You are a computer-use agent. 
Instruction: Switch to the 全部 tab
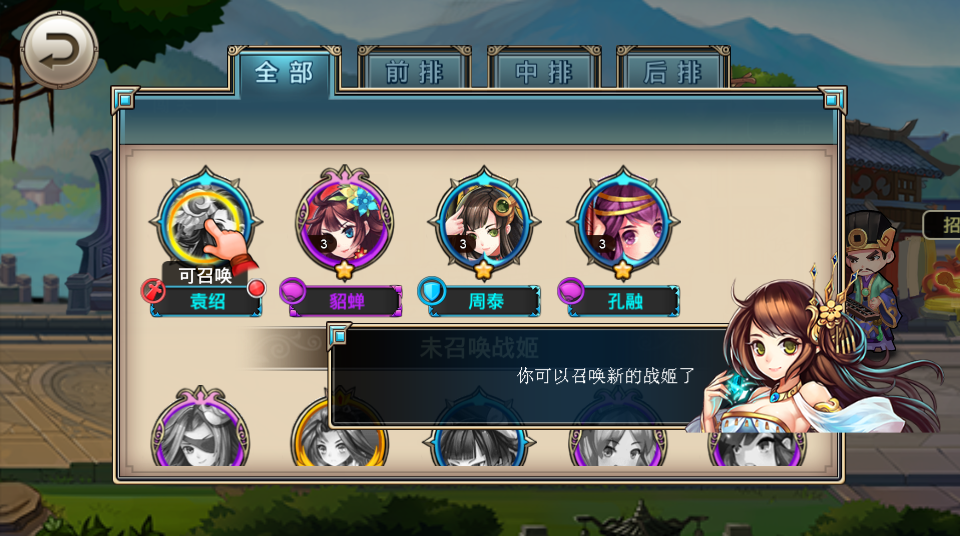tap(284, 72)
